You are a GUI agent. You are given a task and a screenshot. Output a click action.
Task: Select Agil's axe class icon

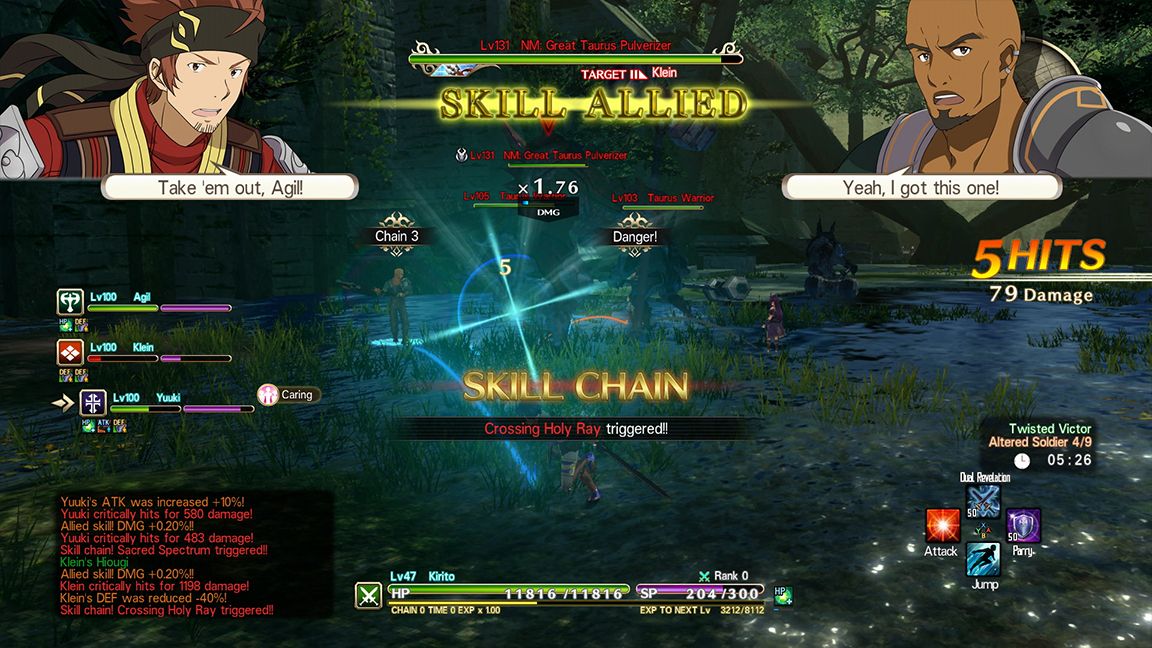click(70, 302)
